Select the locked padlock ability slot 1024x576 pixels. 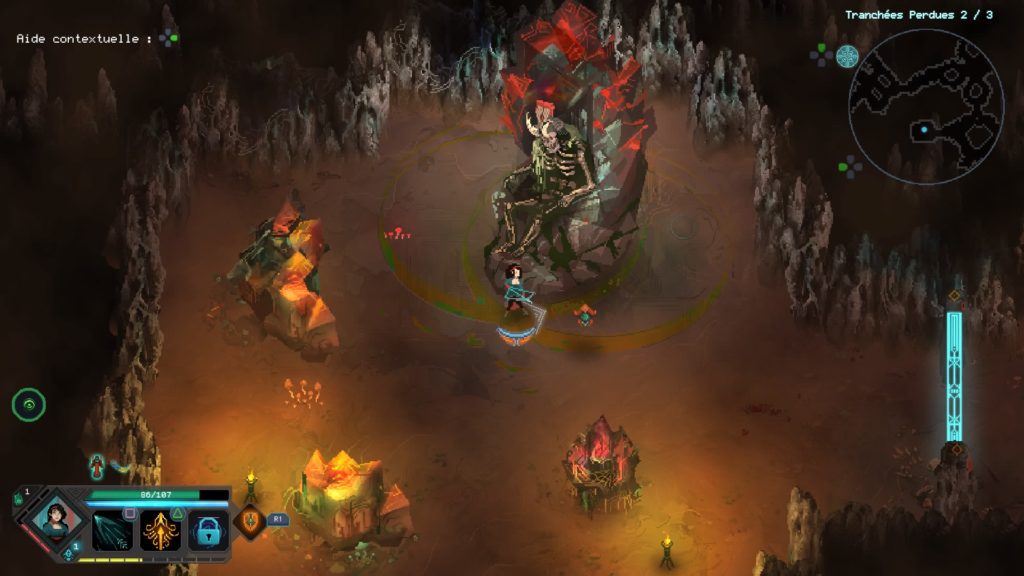[x=208, y=530]
